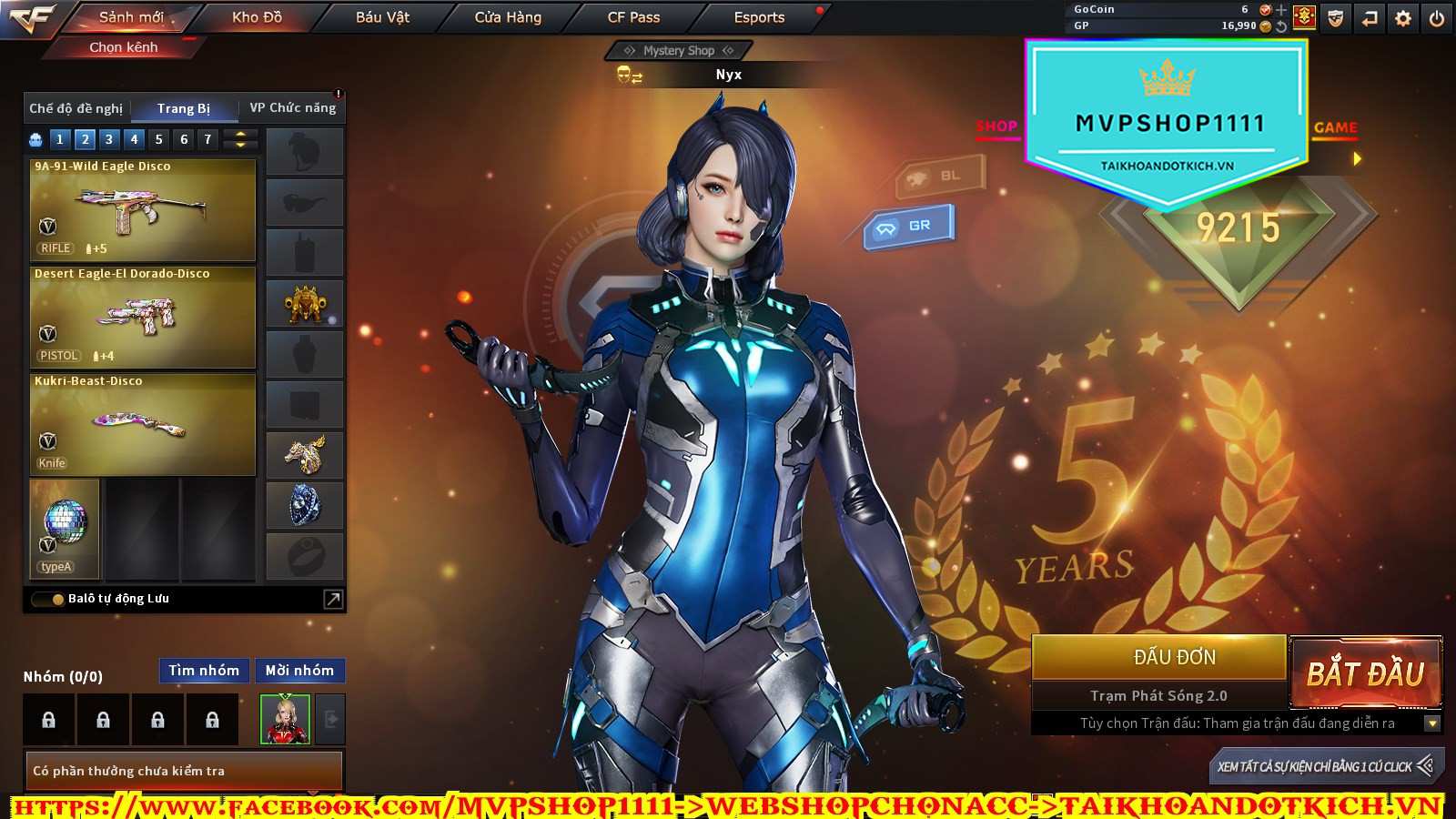Open the Kho Đồ inventory menu
Viewport: 1456px width, 819px height.
click(257, 17)
